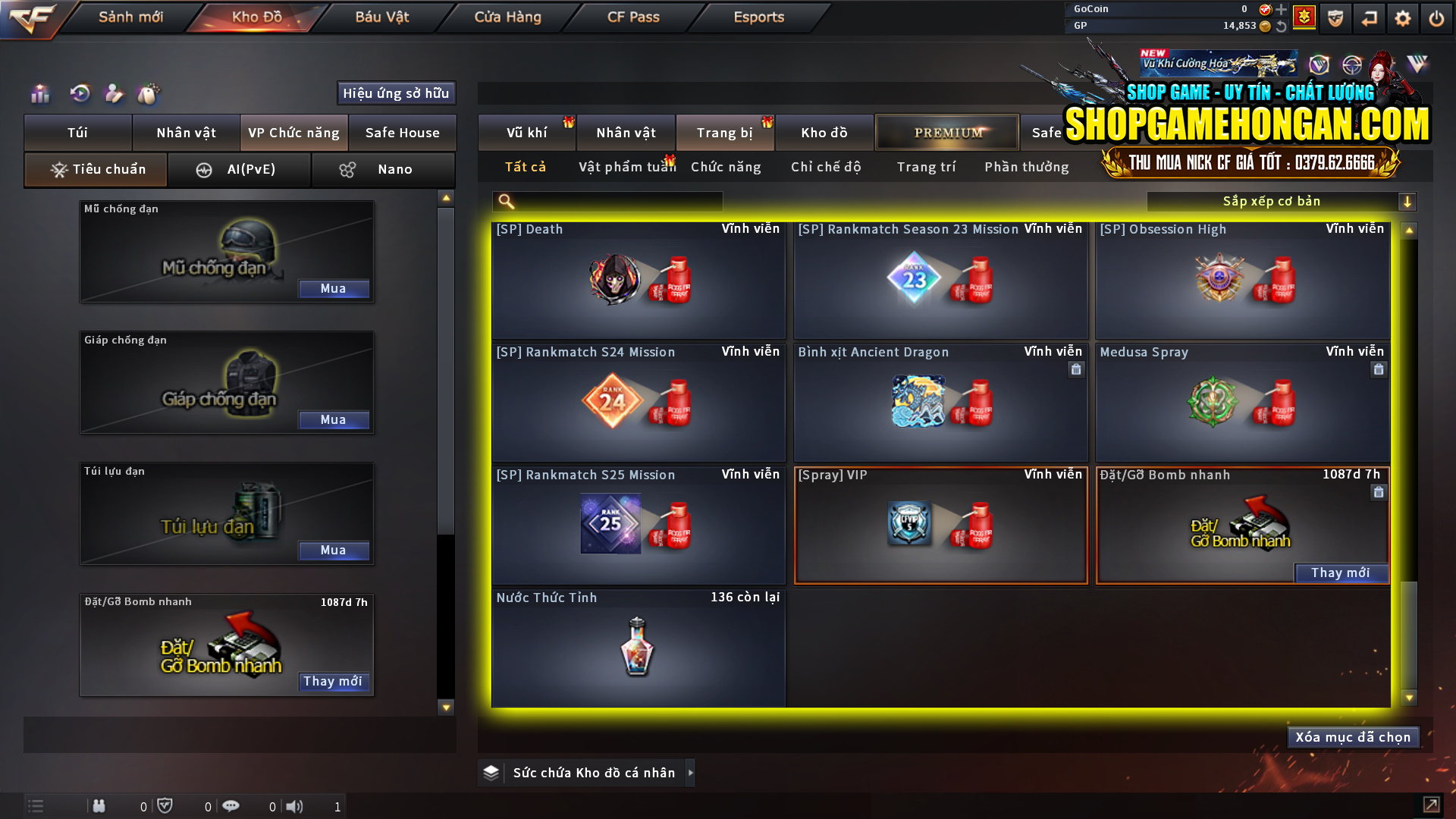Open the CF shield security icon
This screenshot has width=1456, height=819.
point(1335,17)
